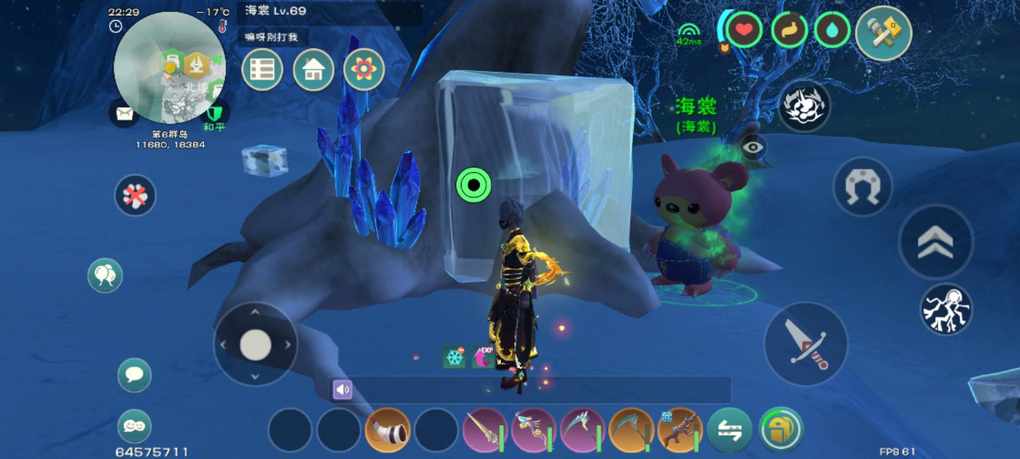
Task: Tap the double-chevron jump button
Action: pyautogui.click(x=935, y=242)
